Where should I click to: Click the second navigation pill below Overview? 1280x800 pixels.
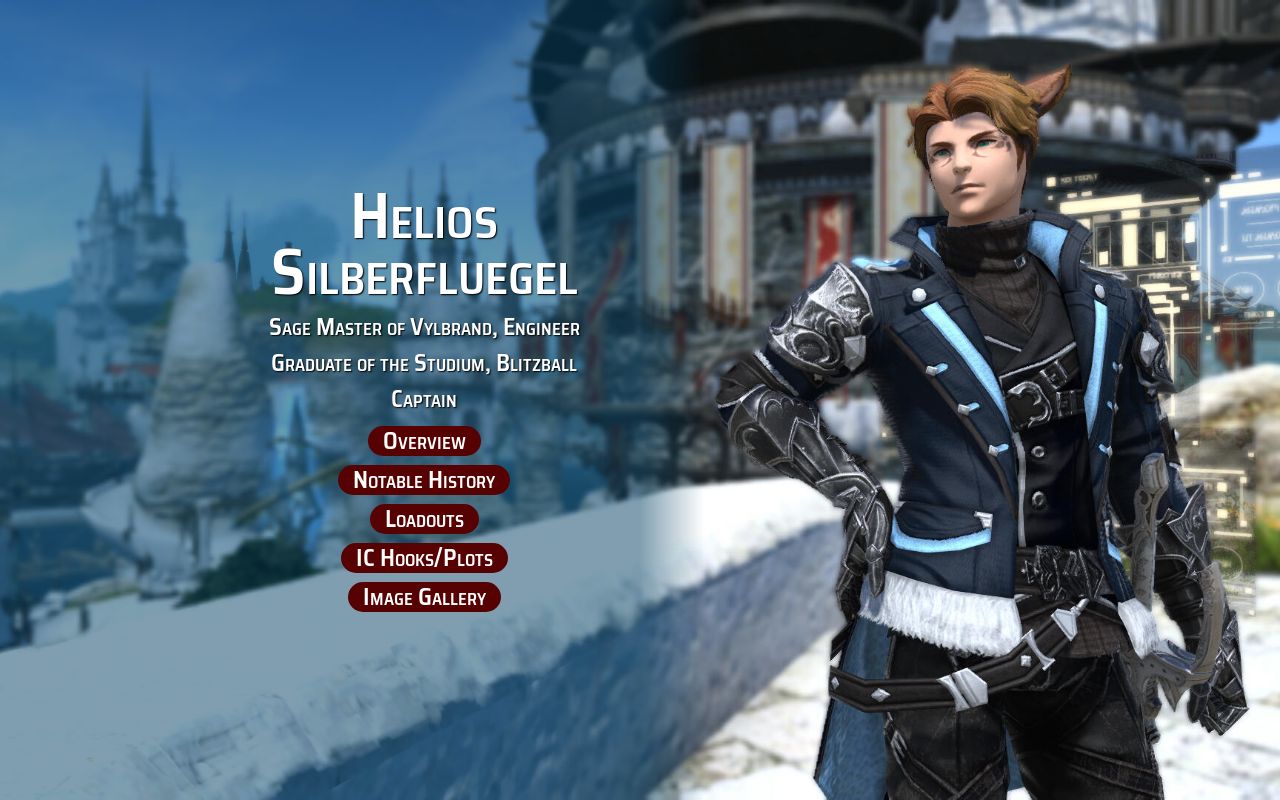click(423, 480)
